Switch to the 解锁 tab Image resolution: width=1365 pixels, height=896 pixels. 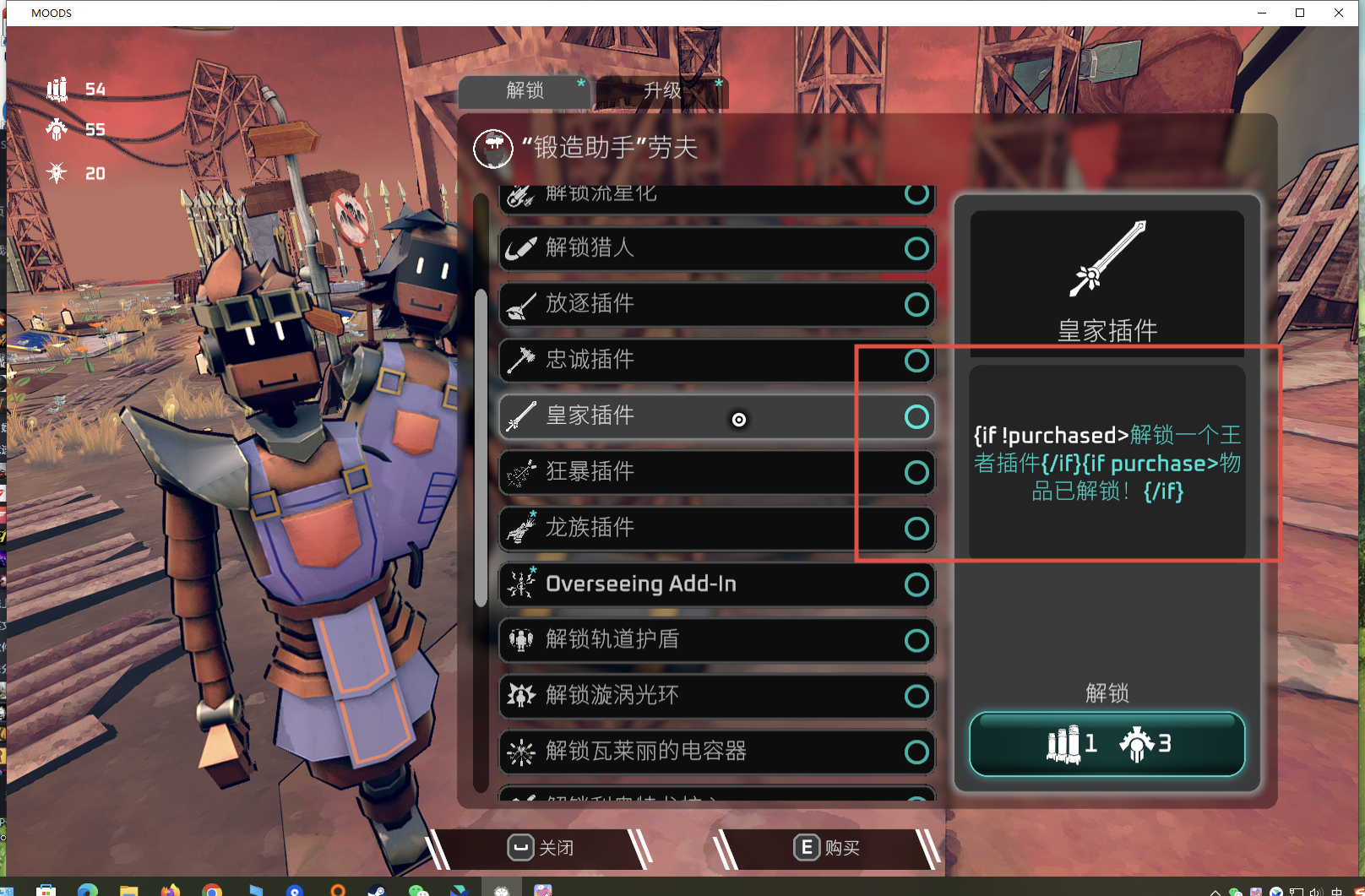click(525, 90)
